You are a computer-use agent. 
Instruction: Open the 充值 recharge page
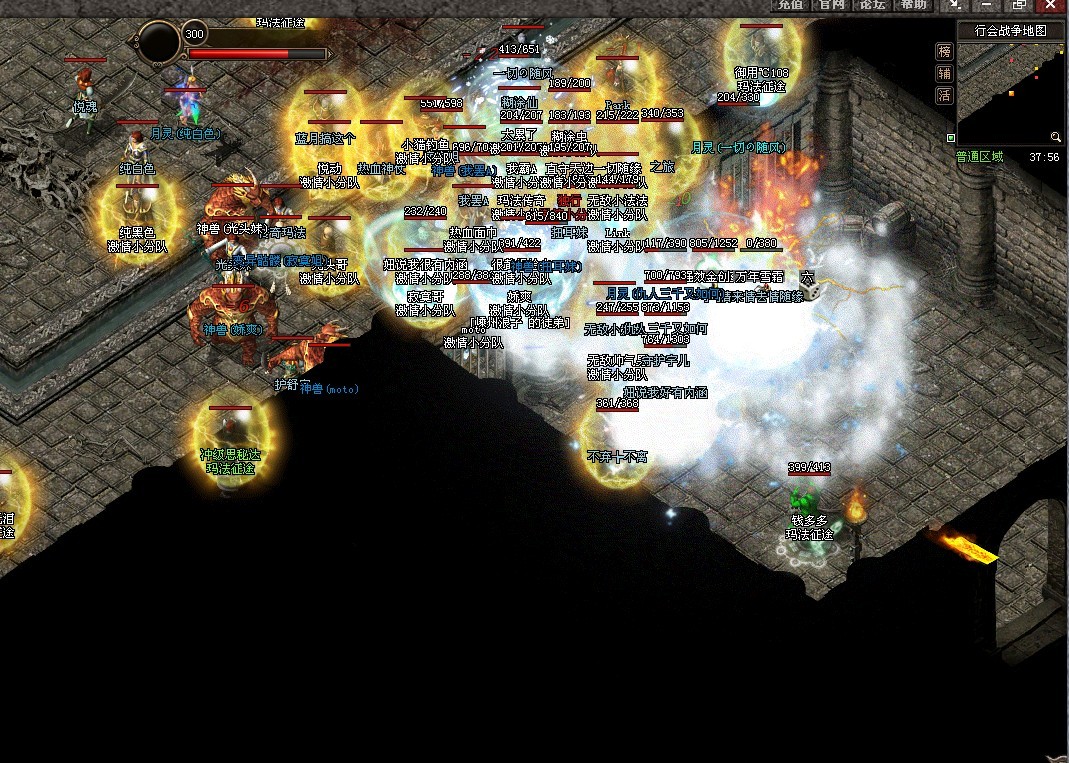click(791, 5)
